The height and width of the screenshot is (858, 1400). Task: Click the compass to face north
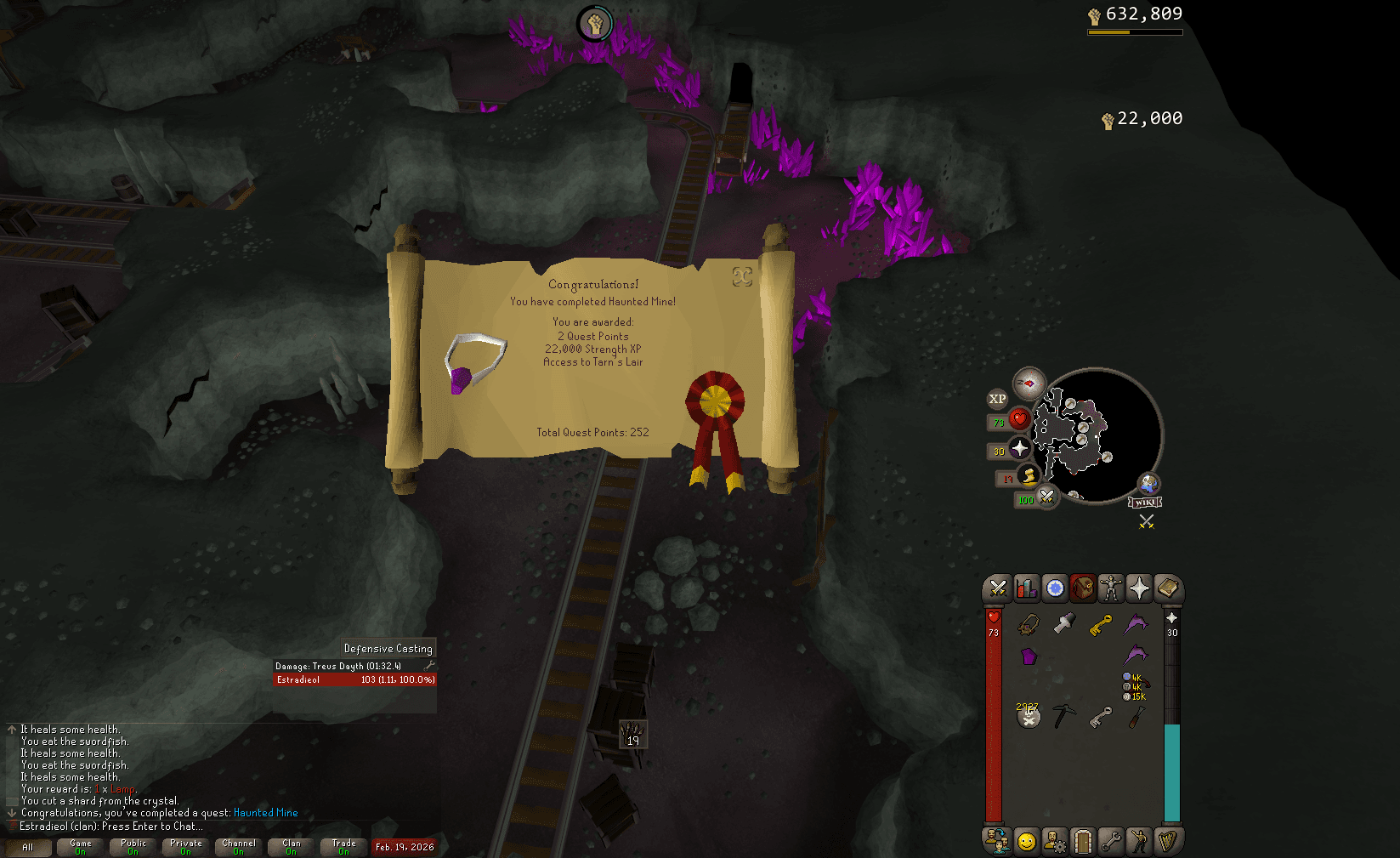click(1029, 384)
